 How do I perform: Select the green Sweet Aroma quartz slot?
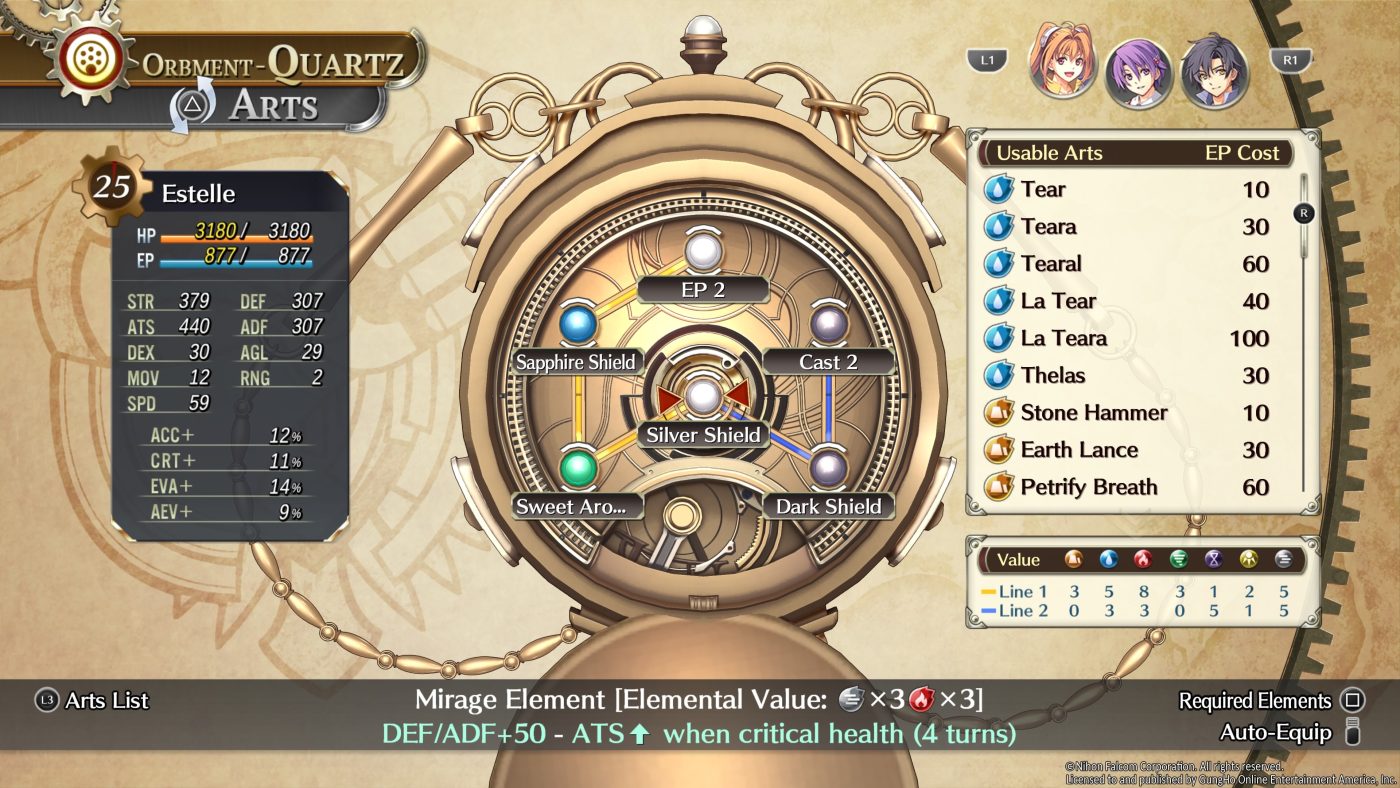pos(577,468)
